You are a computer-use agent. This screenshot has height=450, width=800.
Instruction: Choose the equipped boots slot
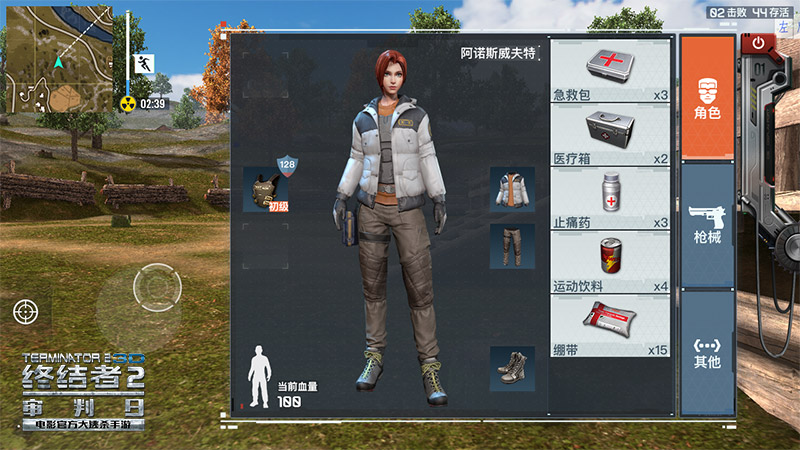(511, 368)
